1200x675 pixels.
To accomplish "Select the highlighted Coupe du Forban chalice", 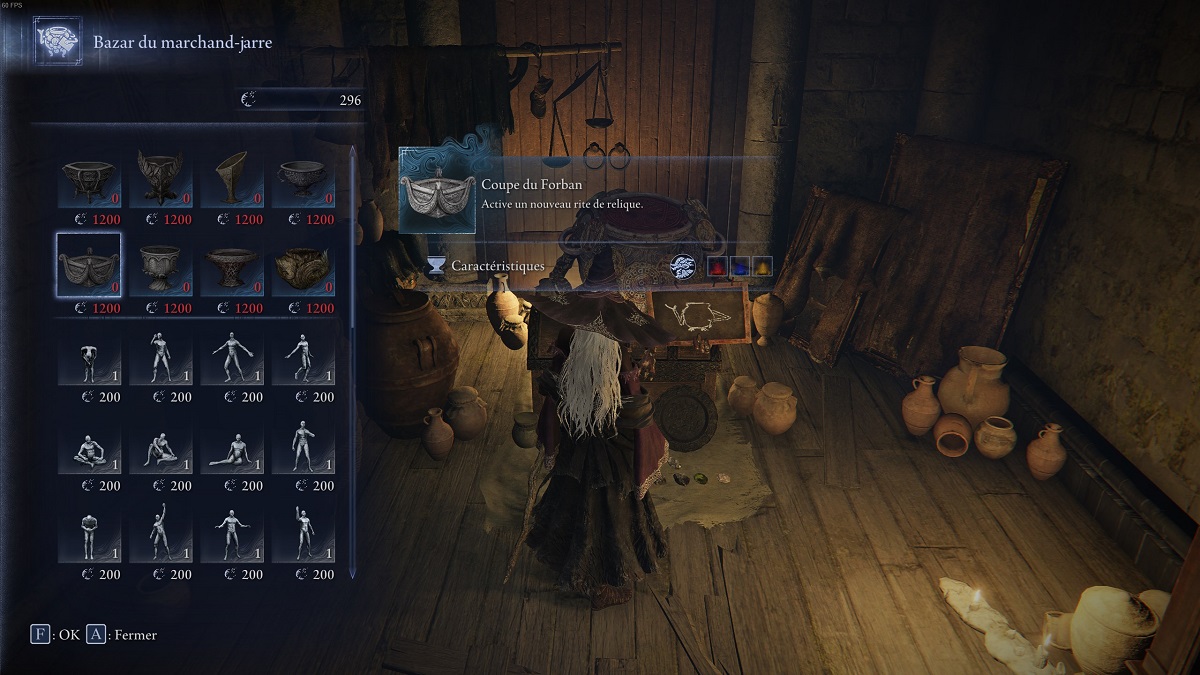I will (x=89, y=265).
